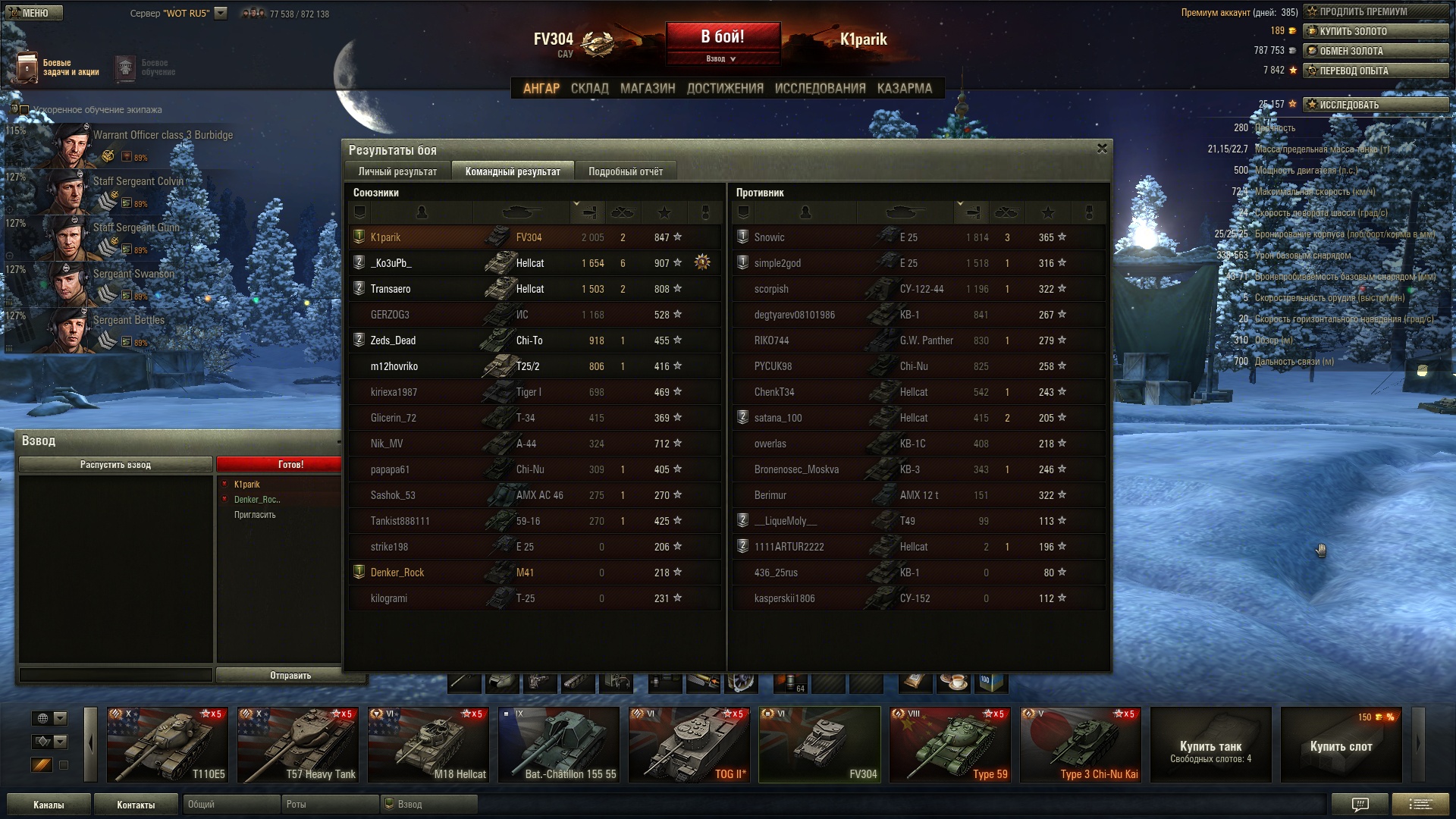The image size is (1456, 819).
Task: Open the МЕНЮ button
Action: point(34,13)
